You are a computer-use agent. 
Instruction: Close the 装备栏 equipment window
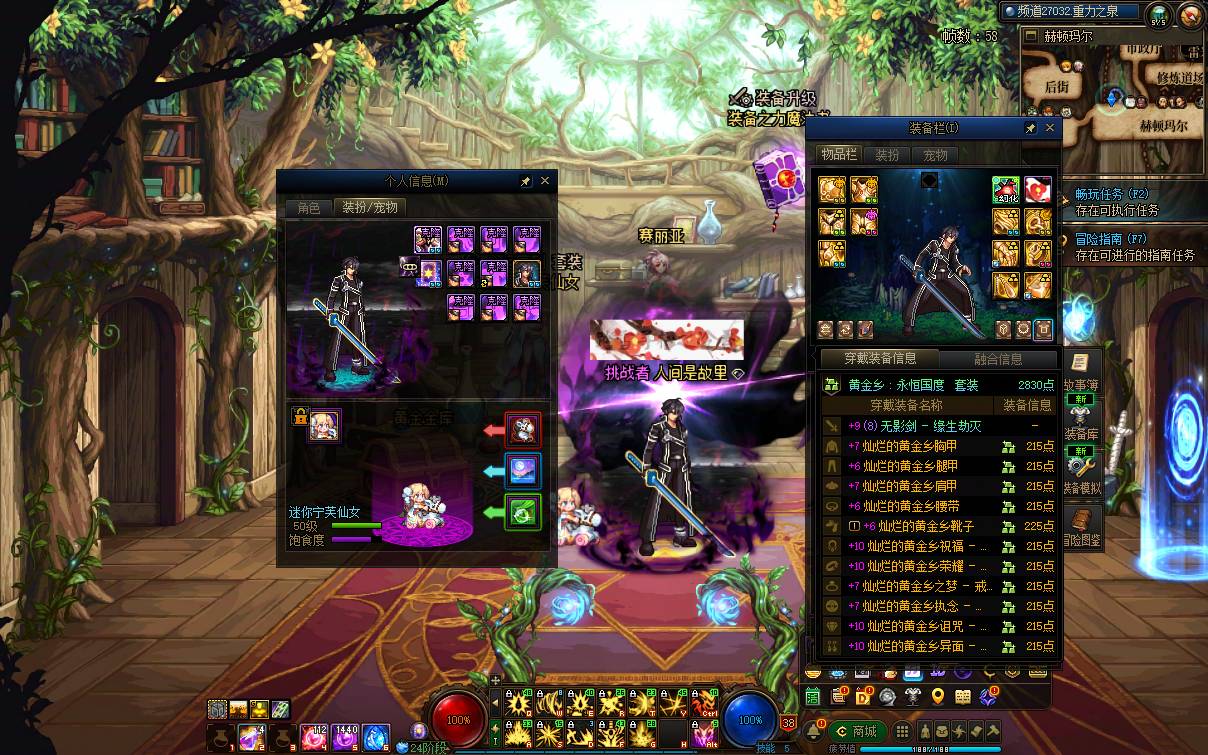coord(1050,128)
